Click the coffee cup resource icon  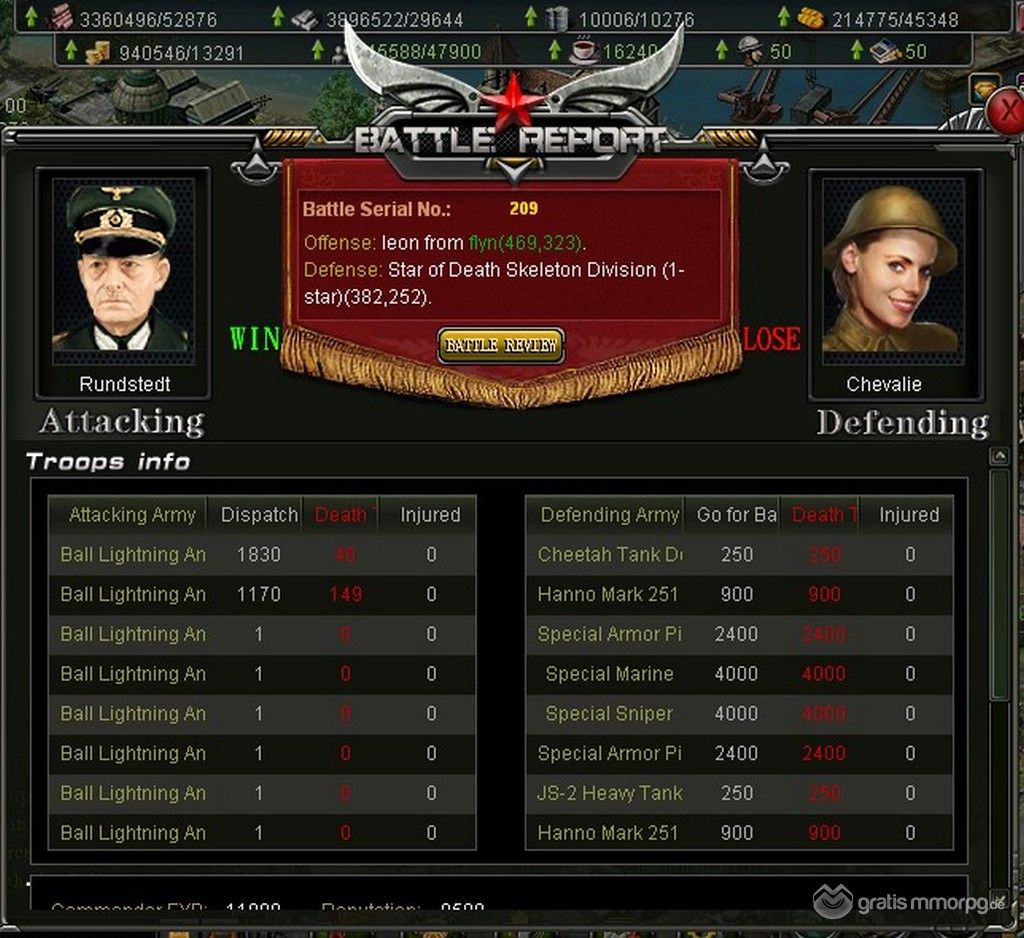[x=582, y=50]
